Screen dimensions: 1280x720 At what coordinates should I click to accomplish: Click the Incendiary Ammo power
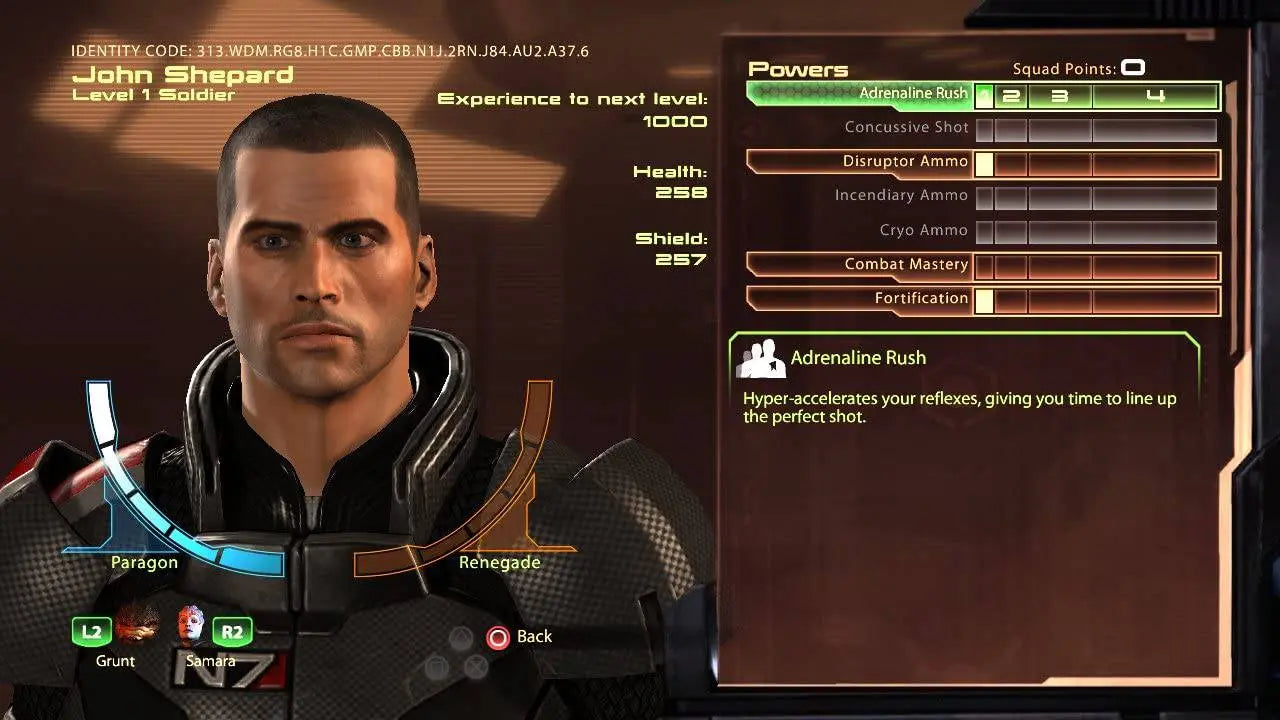(x=901, y=195)
